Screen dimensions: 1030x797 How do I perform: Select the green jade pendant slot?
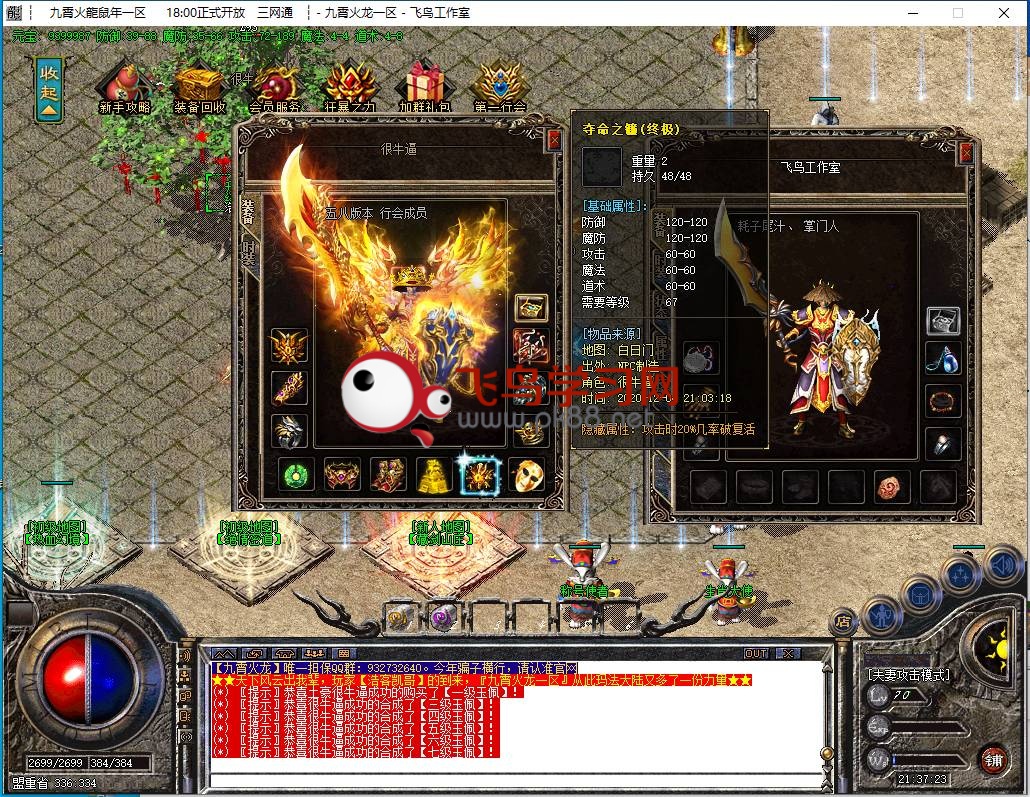(x=295, y=475)
